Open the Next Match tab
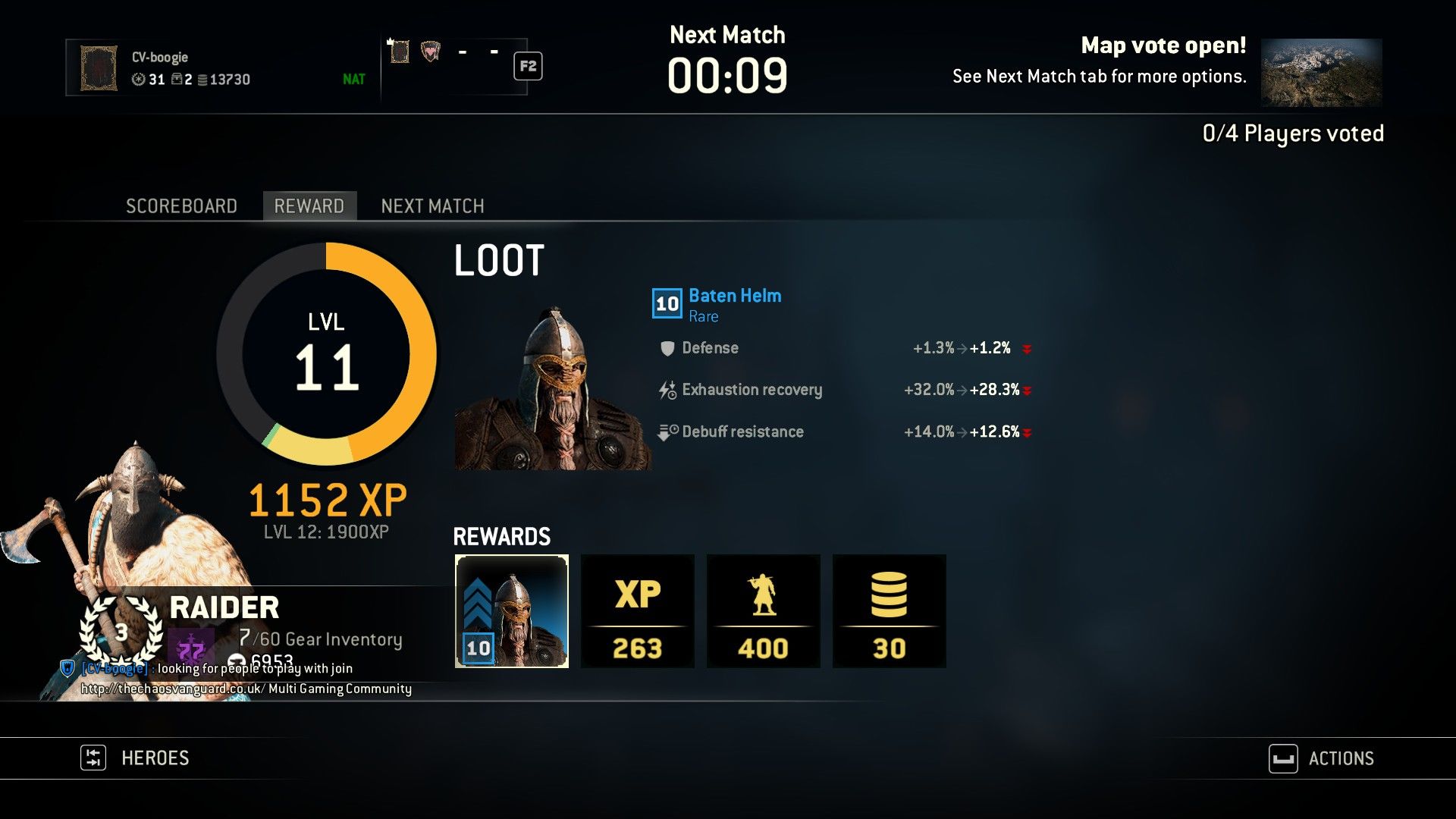This screenshot has width=1456, height=819. point(432,206)
